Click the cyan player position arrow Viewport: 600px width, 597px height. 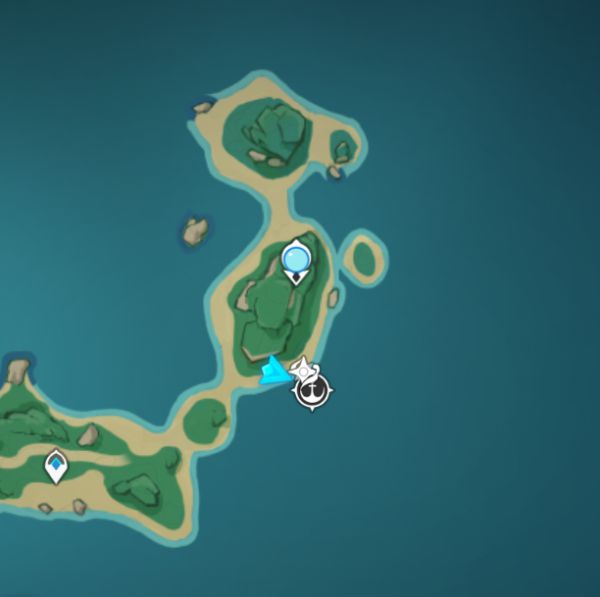(x=273, y=372)
